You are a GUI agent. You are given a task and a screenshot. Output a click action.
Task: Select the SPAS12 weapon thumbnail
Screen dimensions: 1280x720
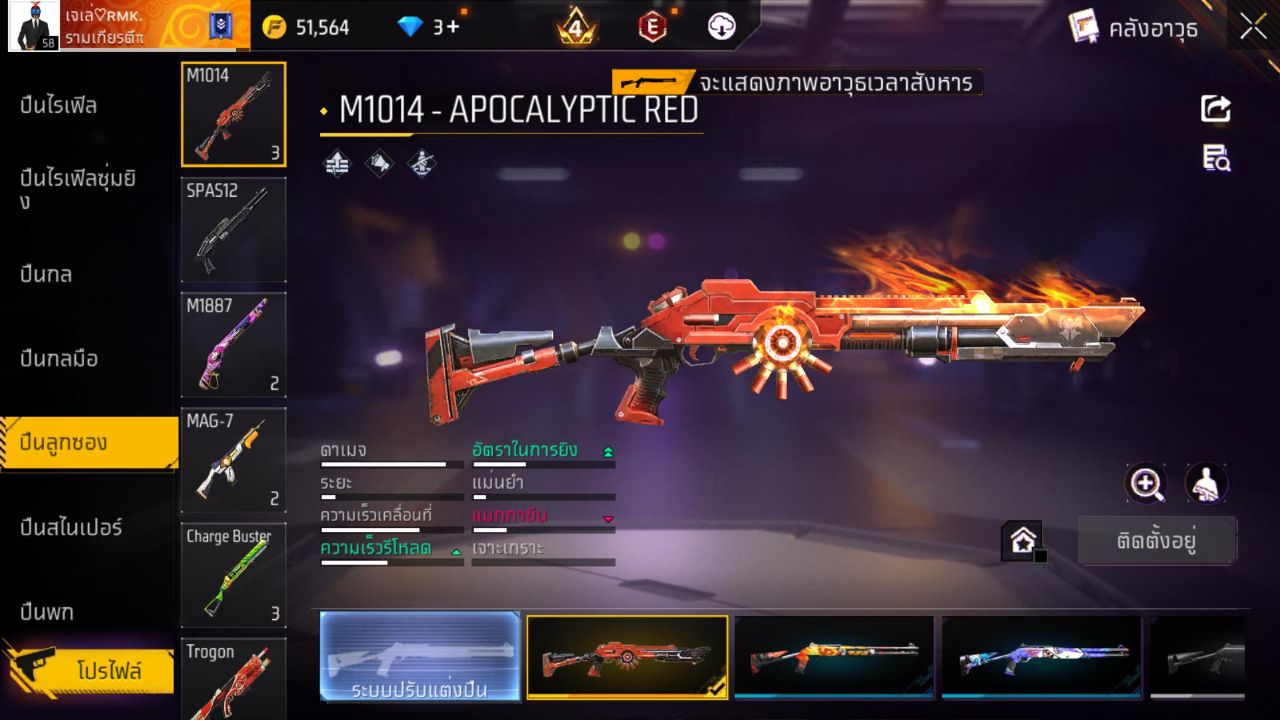pyautogui.click(x=233, y=229)
